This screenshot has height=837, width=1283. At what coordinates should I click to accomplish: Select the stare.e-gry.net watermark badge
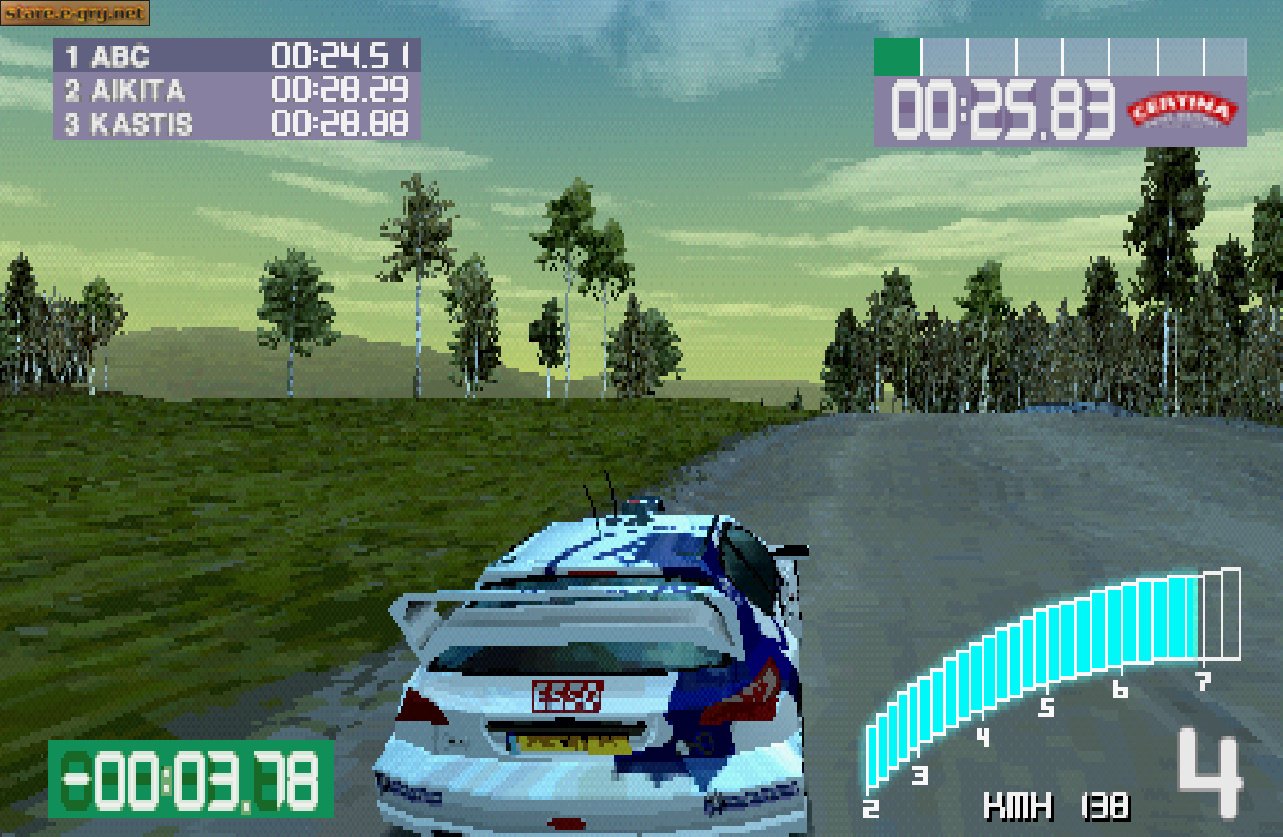78,14
